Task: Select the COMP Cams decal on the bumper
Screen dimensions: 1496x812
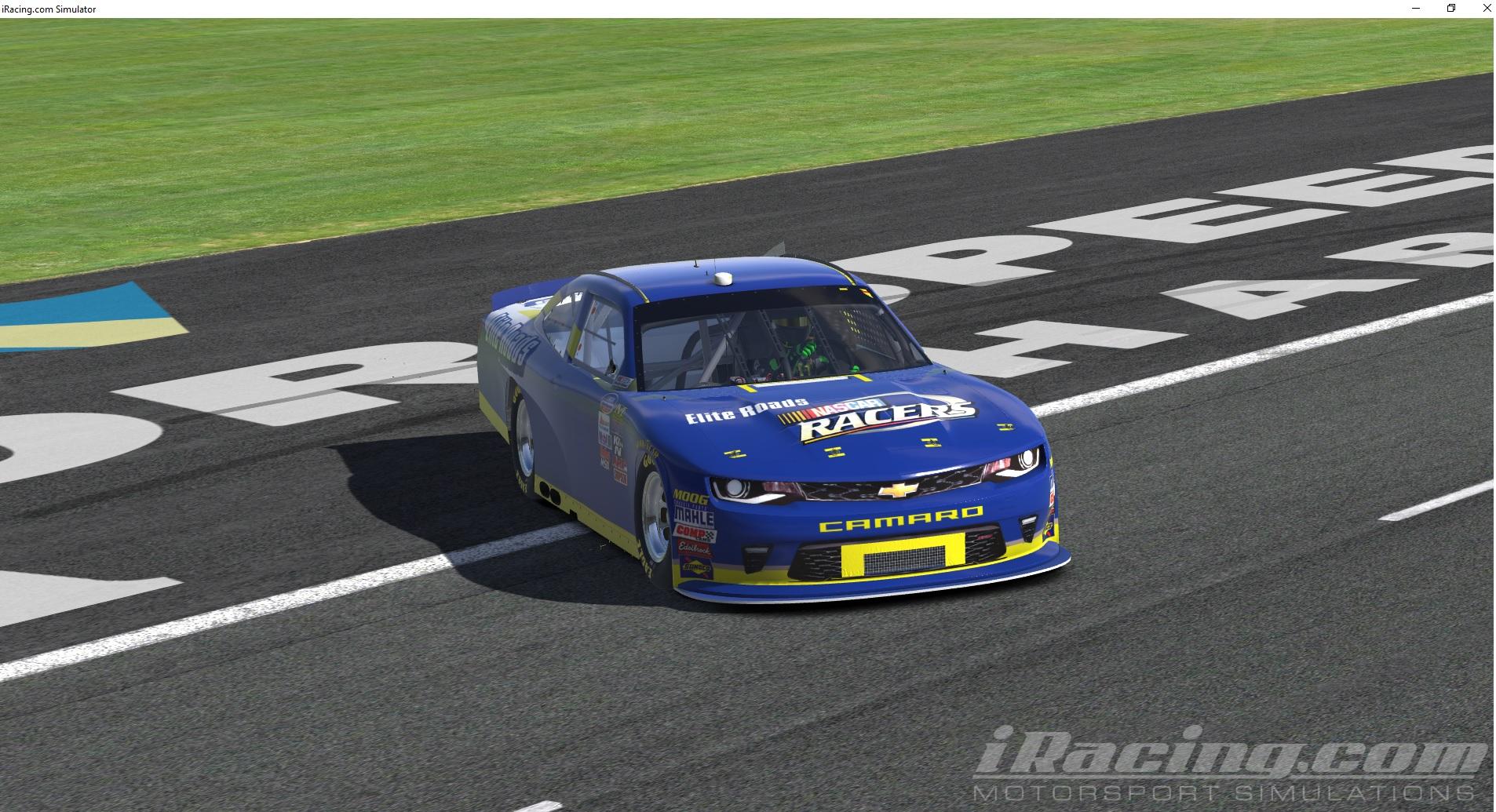Action: pyautogui.click(x=695, y=533)
